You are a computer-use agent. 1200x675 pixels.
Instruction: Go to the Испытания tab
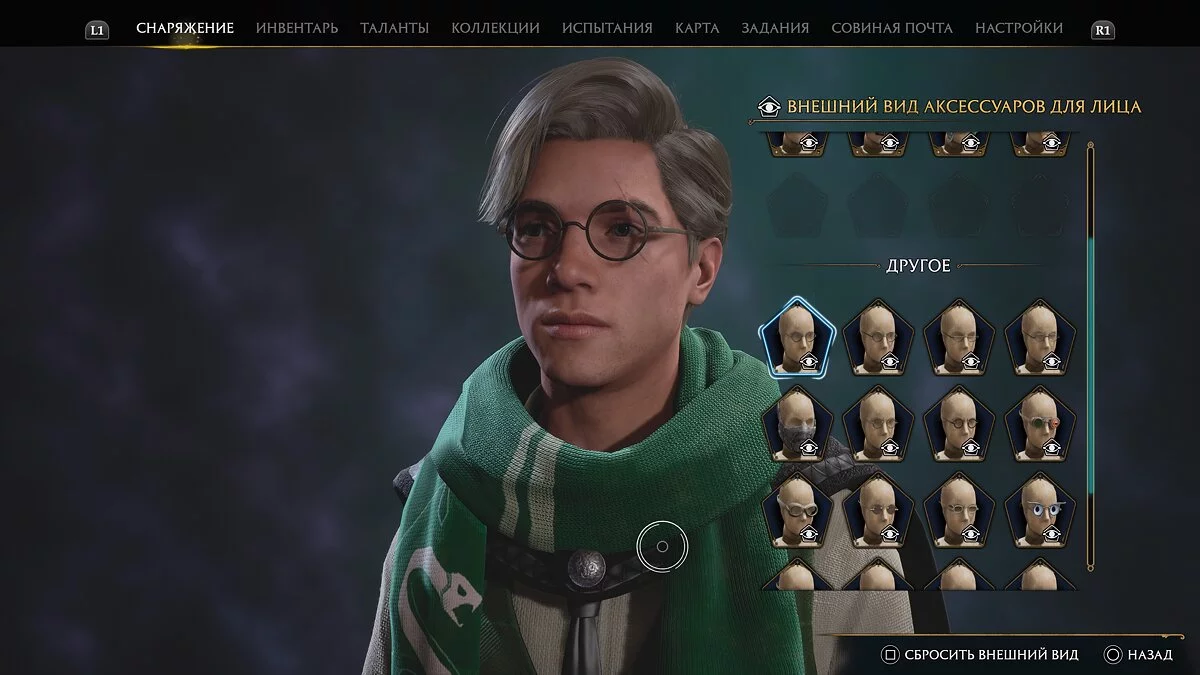tap(607, 28)
